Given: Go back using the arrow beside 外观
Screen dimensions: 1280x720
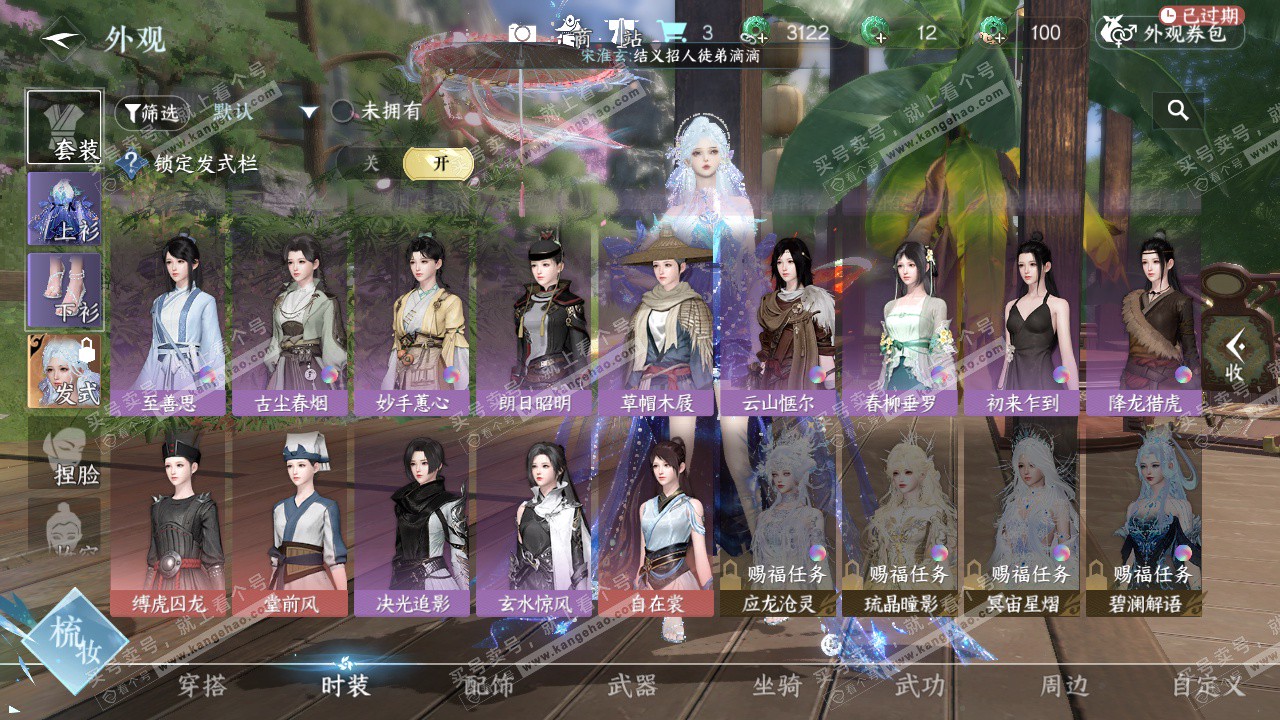Looking at the screenshot, I should 63,38.
